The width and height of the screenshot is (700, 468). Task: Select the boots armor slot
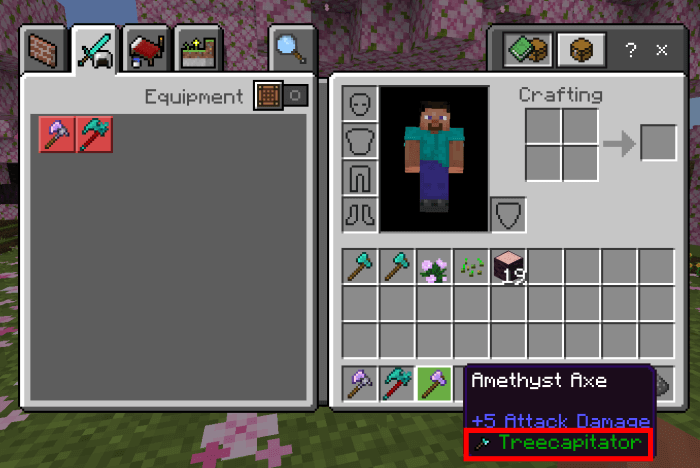click(360, 212)
